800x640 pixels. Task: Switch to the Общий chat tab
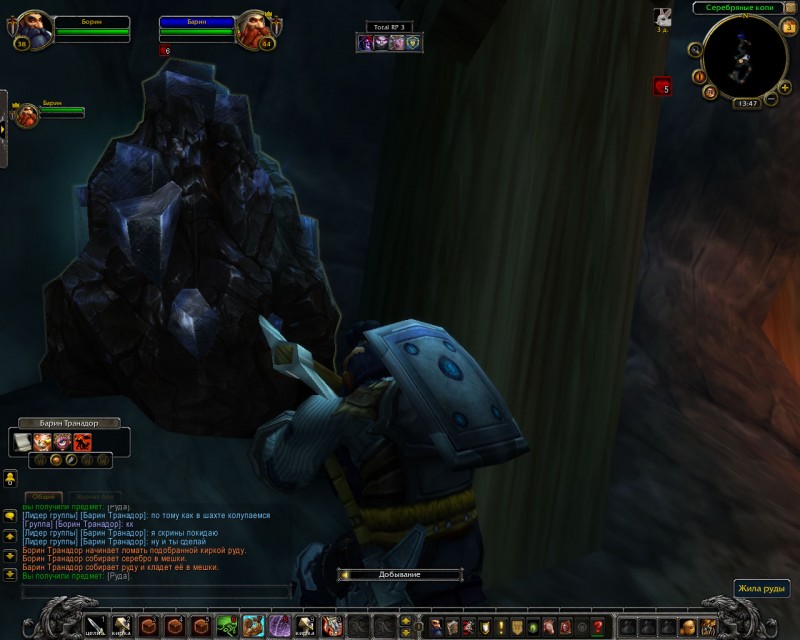[x=42, y=497]
